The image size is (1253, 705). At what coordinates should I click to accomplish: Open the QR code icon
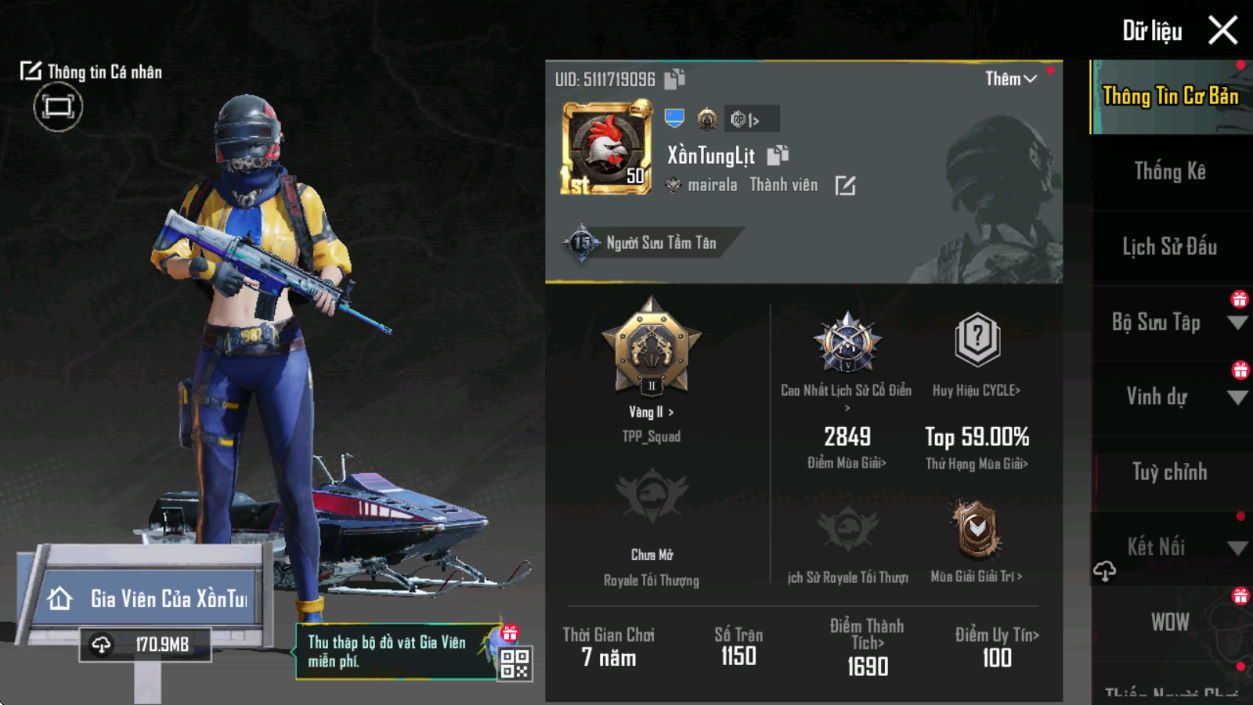515,664
